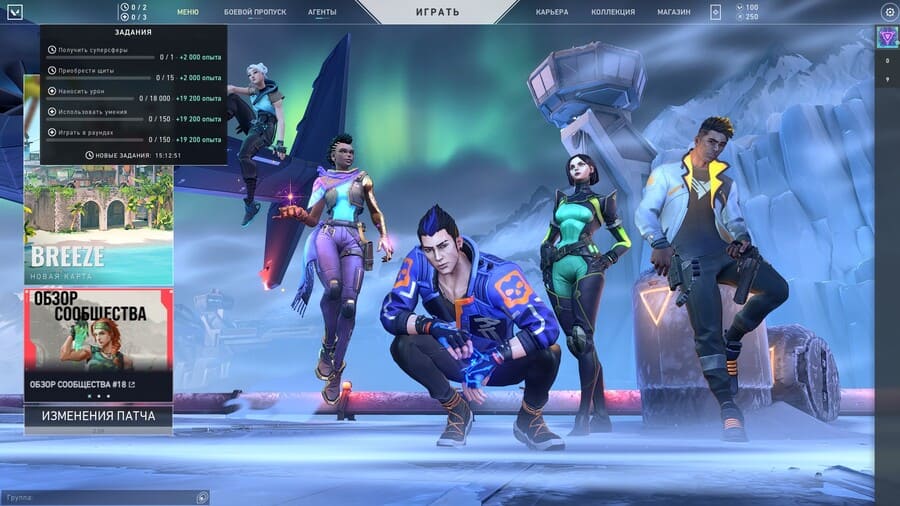Open the МЕНЮ tab
Viewport: 900px width, 506px height.
click(188, 12)
